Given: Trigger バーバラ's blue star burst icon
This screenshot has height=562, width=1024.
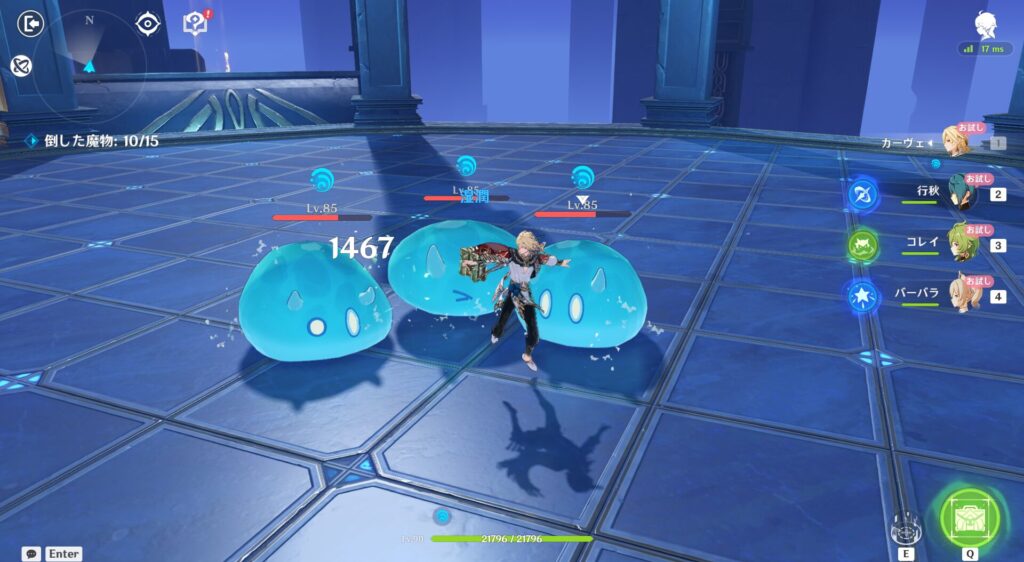Looking at the screenshot, I should (862, 296).
